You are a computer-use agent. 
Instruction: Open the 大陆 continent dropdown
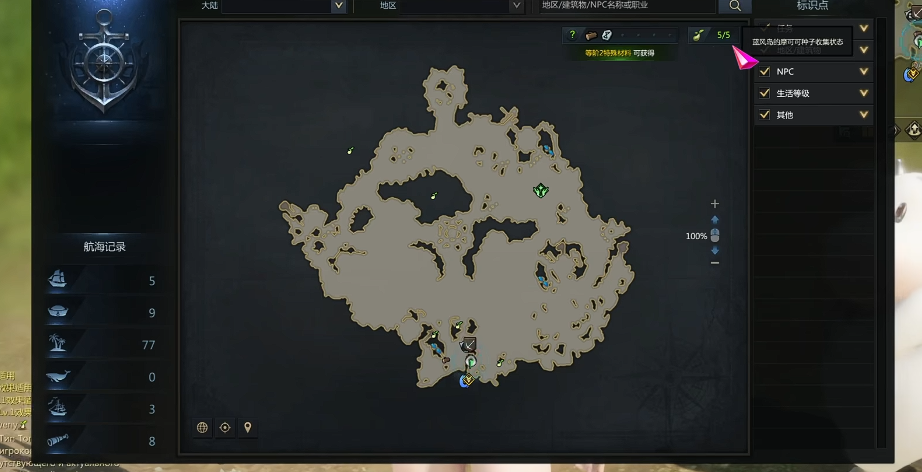point(264,6)
